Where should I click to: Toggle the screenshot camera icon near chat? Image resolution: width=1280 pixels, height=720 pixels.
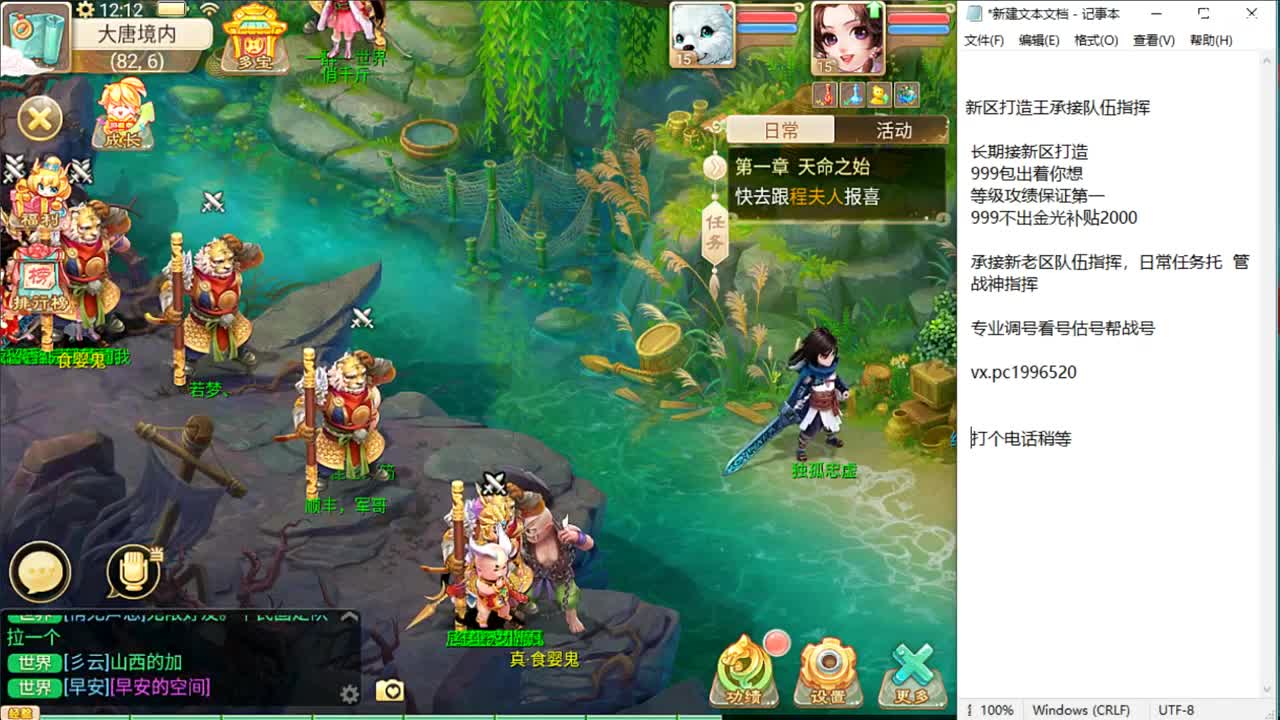390,691
